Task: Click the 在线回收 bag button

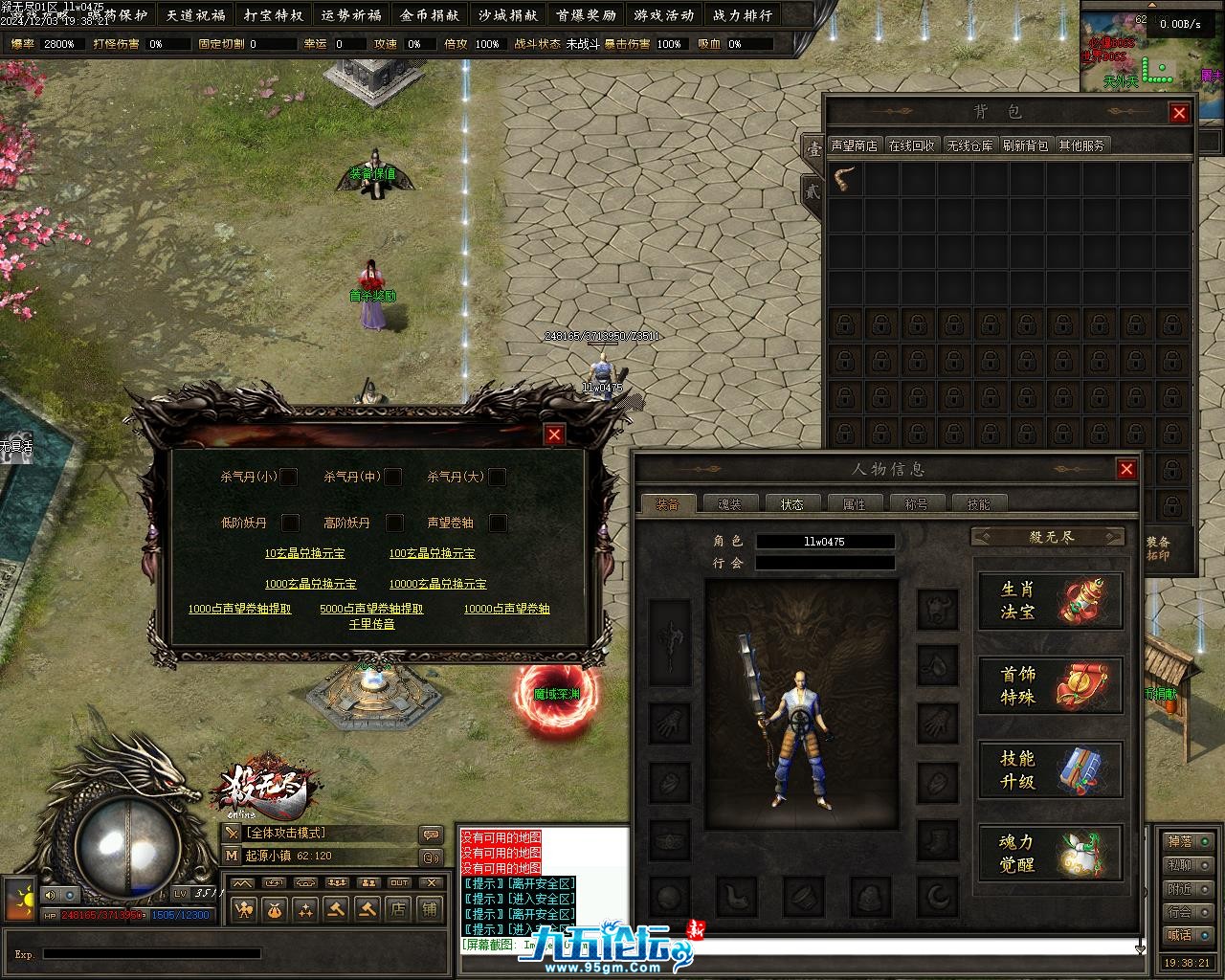Action: (911, 145)
